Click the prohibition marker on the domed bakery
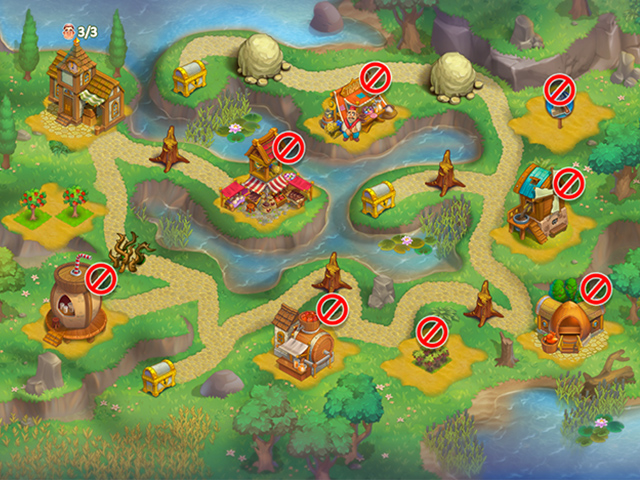The height and width of the screenshot is (480, 640). [596, 290]
